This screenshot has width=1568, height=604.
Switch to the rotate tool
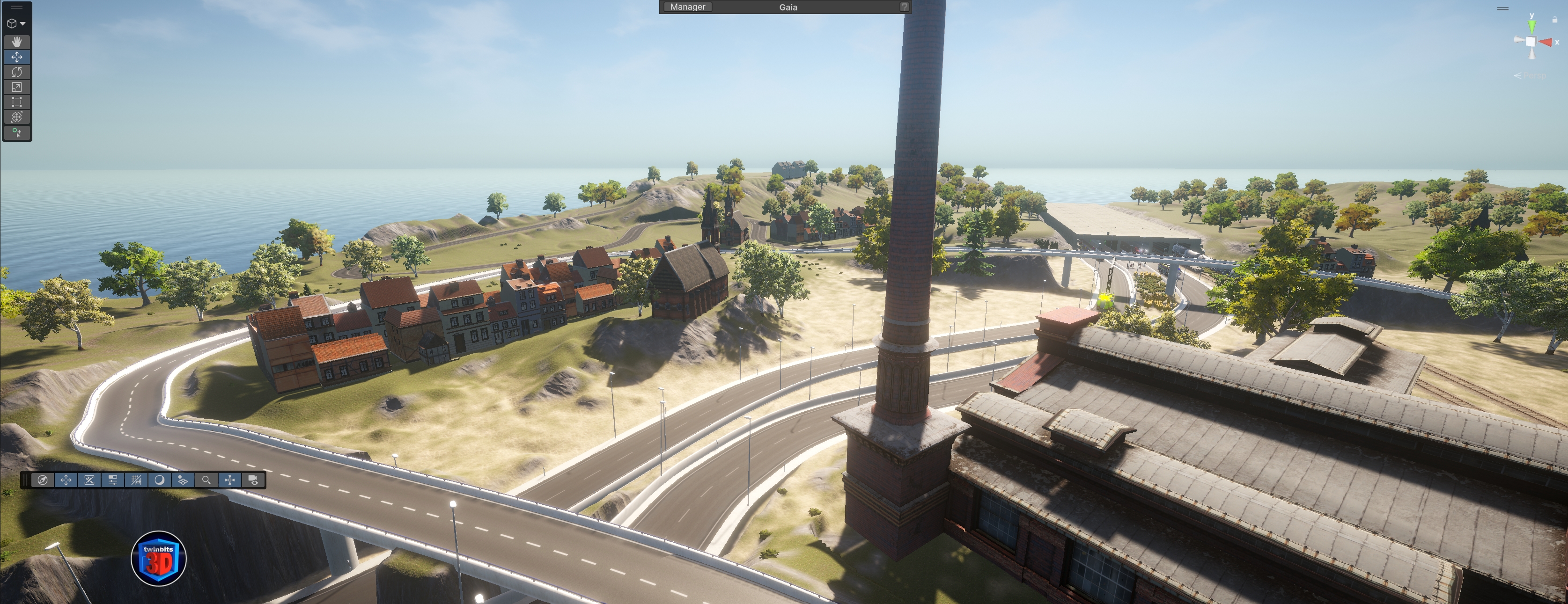coord(17,72)
